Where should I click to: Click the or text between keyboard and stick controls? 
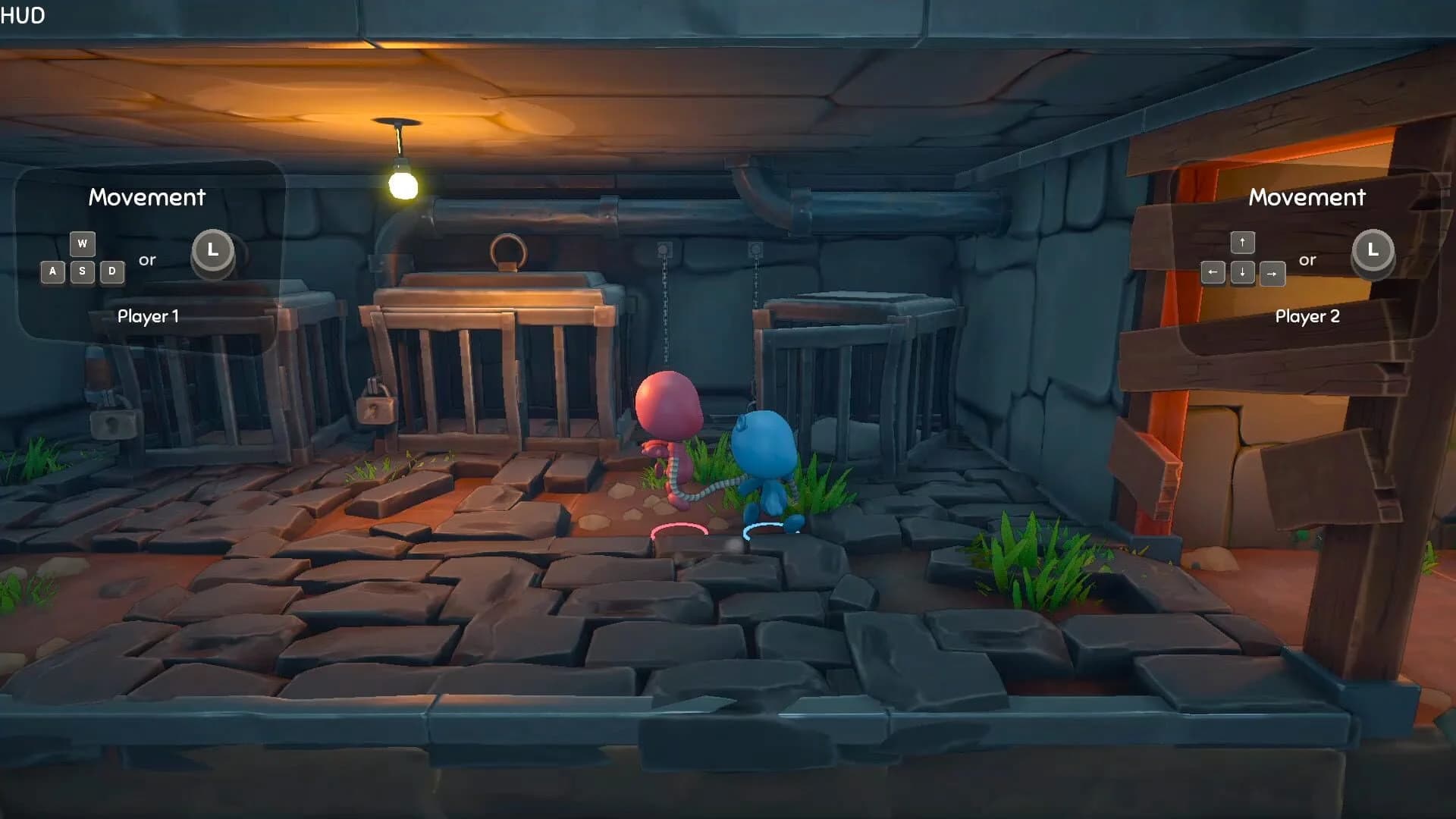[146, 261]
